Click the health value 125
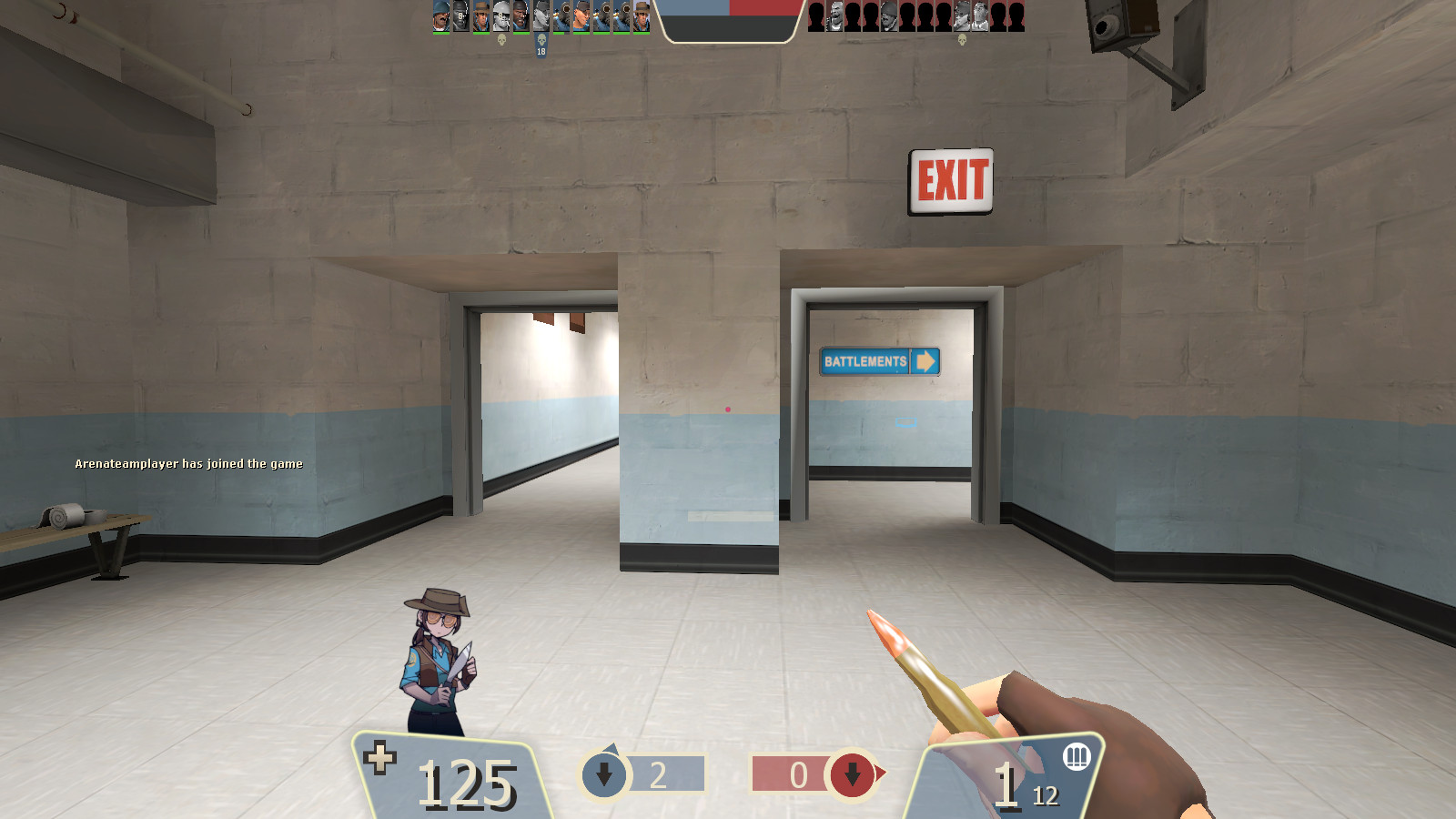The image size is (1456, 819). coord(468,781)
